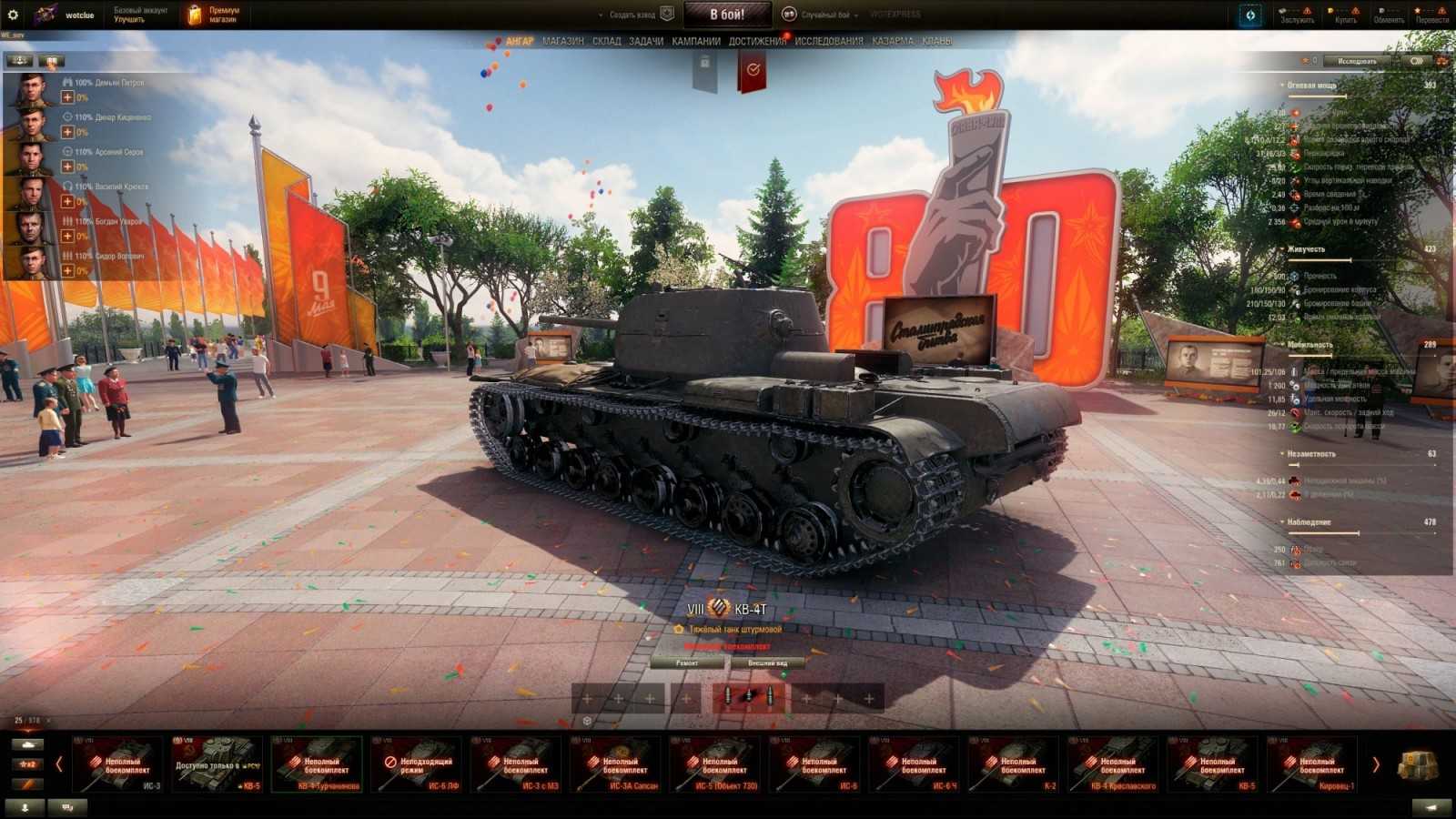Viewport: 1456px width, 819px height.
Task: Open the carousel filter gear icon
Action: (x=585, y=719)
